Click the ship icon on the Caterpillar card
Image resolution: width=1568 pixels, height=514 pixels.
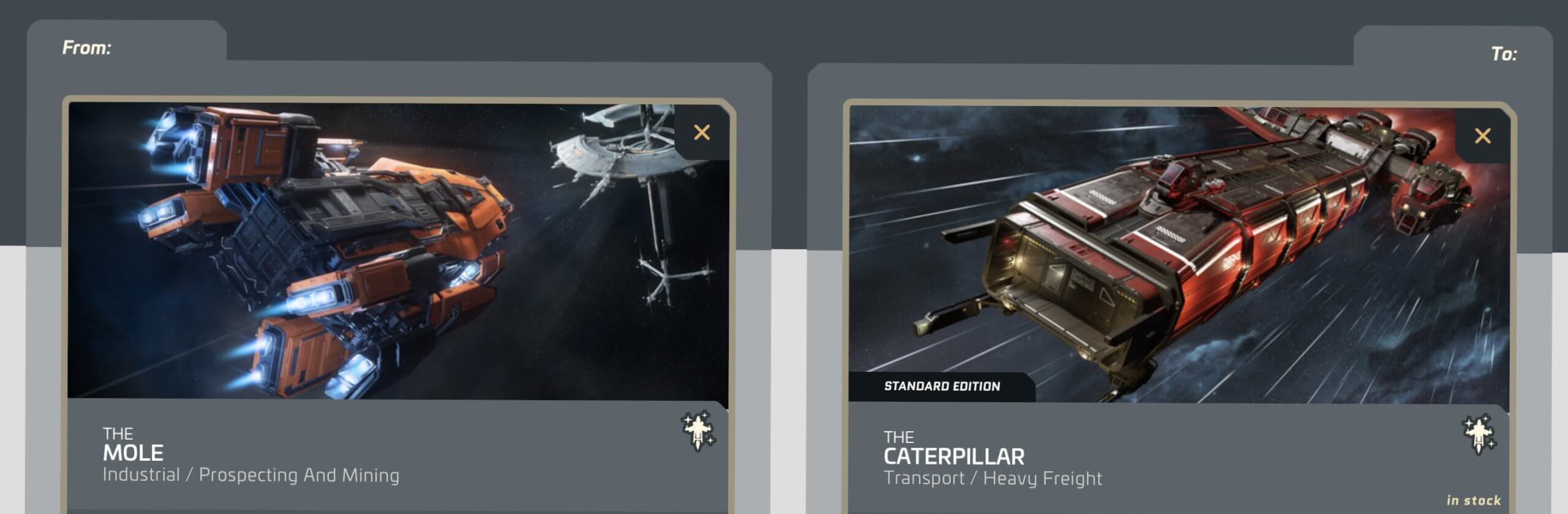click(x=1479, y=434)
